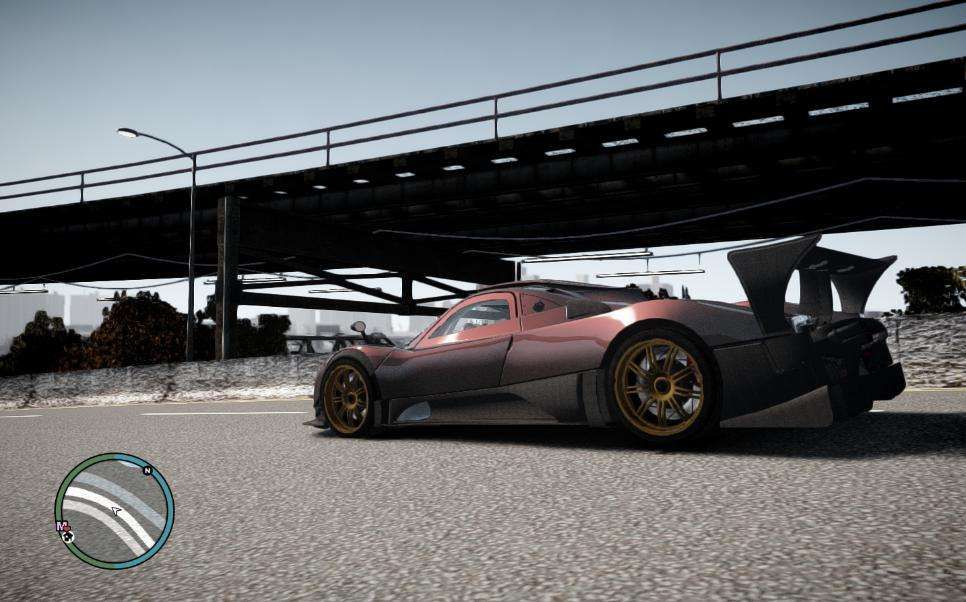Click the circular radar minimap
The width and height of the screenshot is (966, 602).
click(114, 511)
